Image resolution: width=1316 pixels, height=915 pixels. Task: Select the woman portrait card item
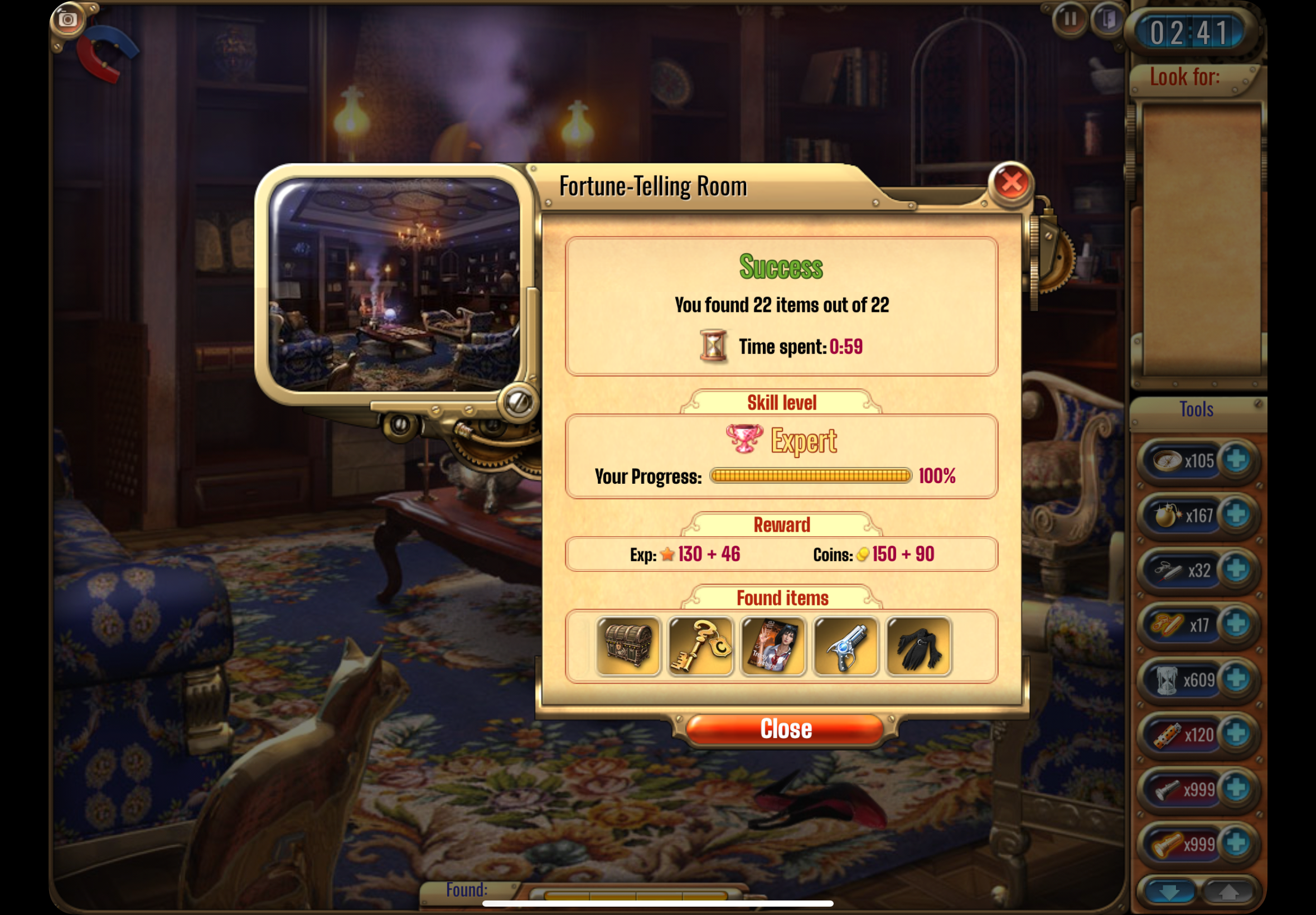coord(773,647)
